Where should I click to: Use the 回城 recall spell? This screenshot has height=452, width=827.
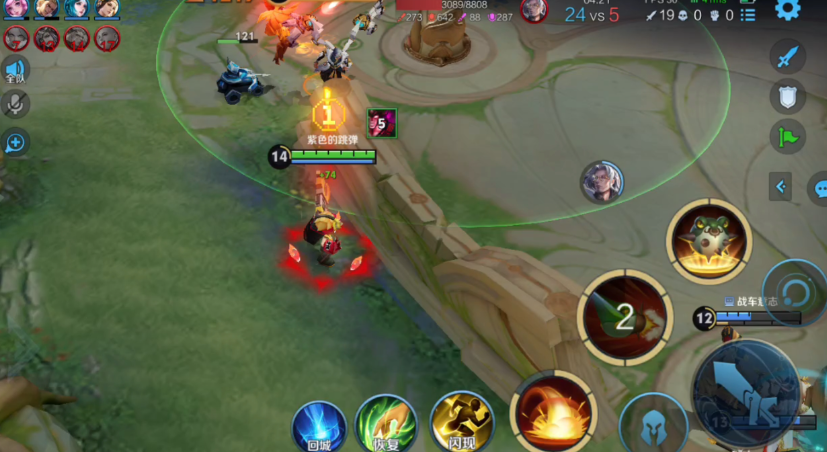click(319, 426)
